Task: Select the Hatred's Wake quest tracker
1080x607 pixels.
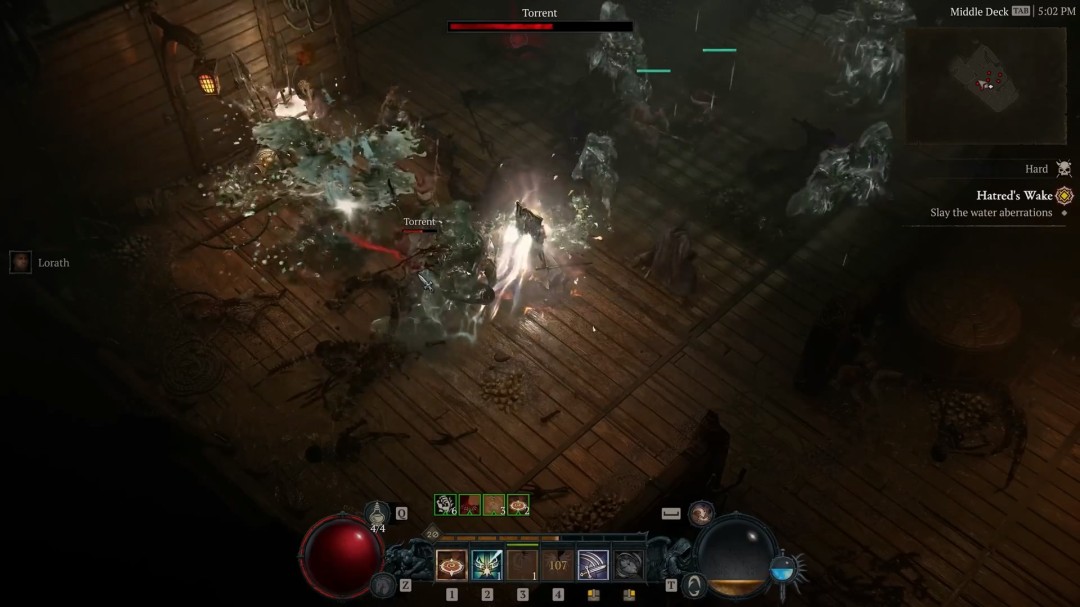Action: (1014, 195)
